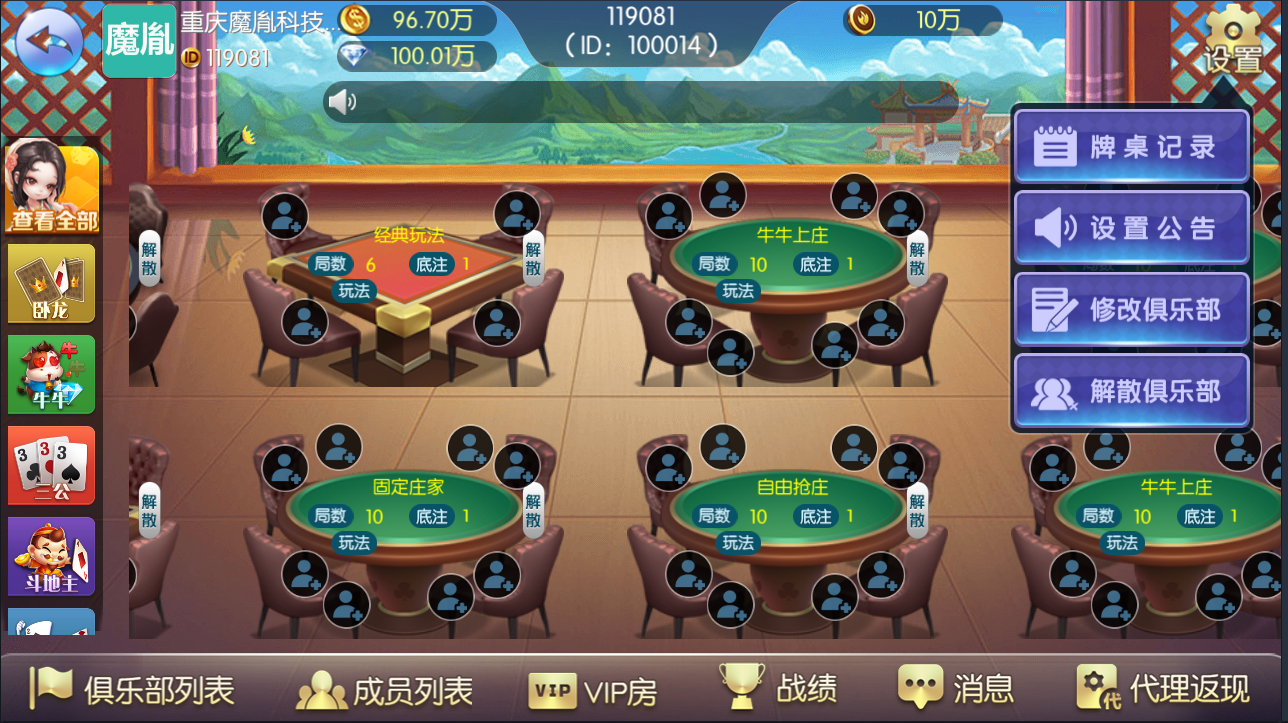The width and height of the screenshot is (1288, 723).
Task: Select the 三公 game icon
Action: 50,465
